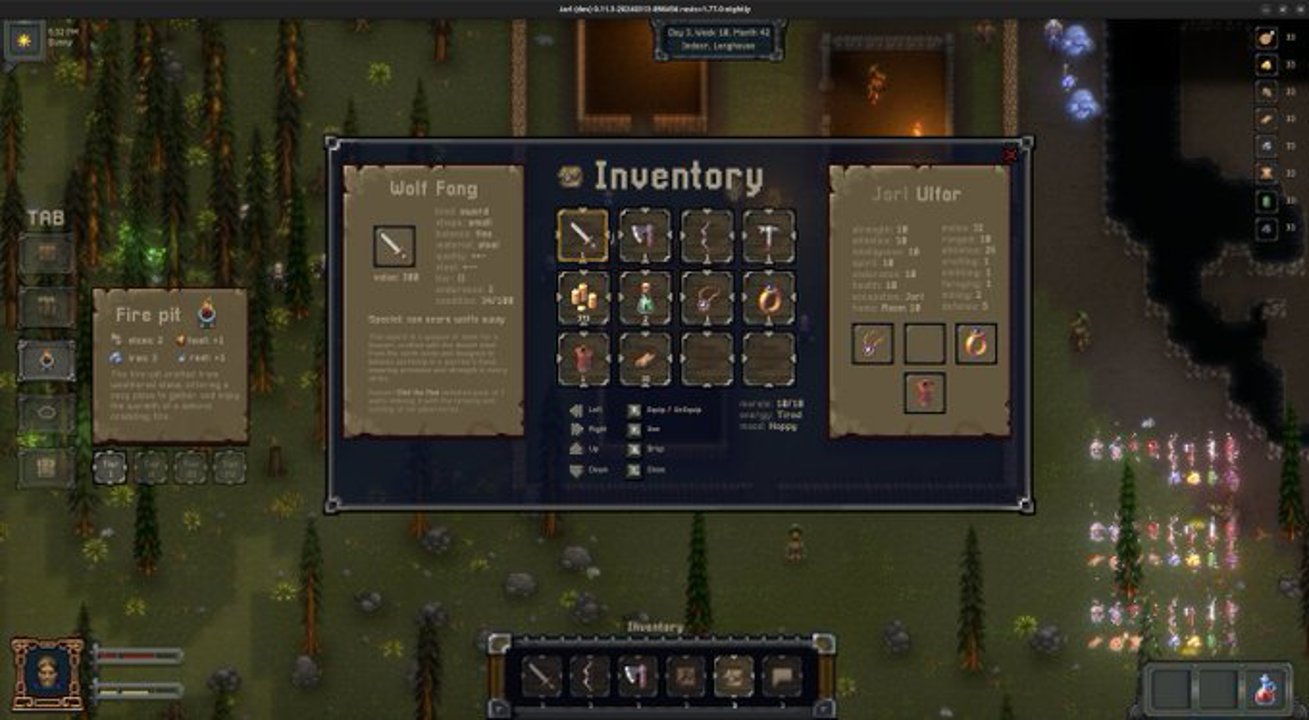Click the equipped red tunic slot on character panel
Viewport: 1309px width, 720px height.
point(925,392)
